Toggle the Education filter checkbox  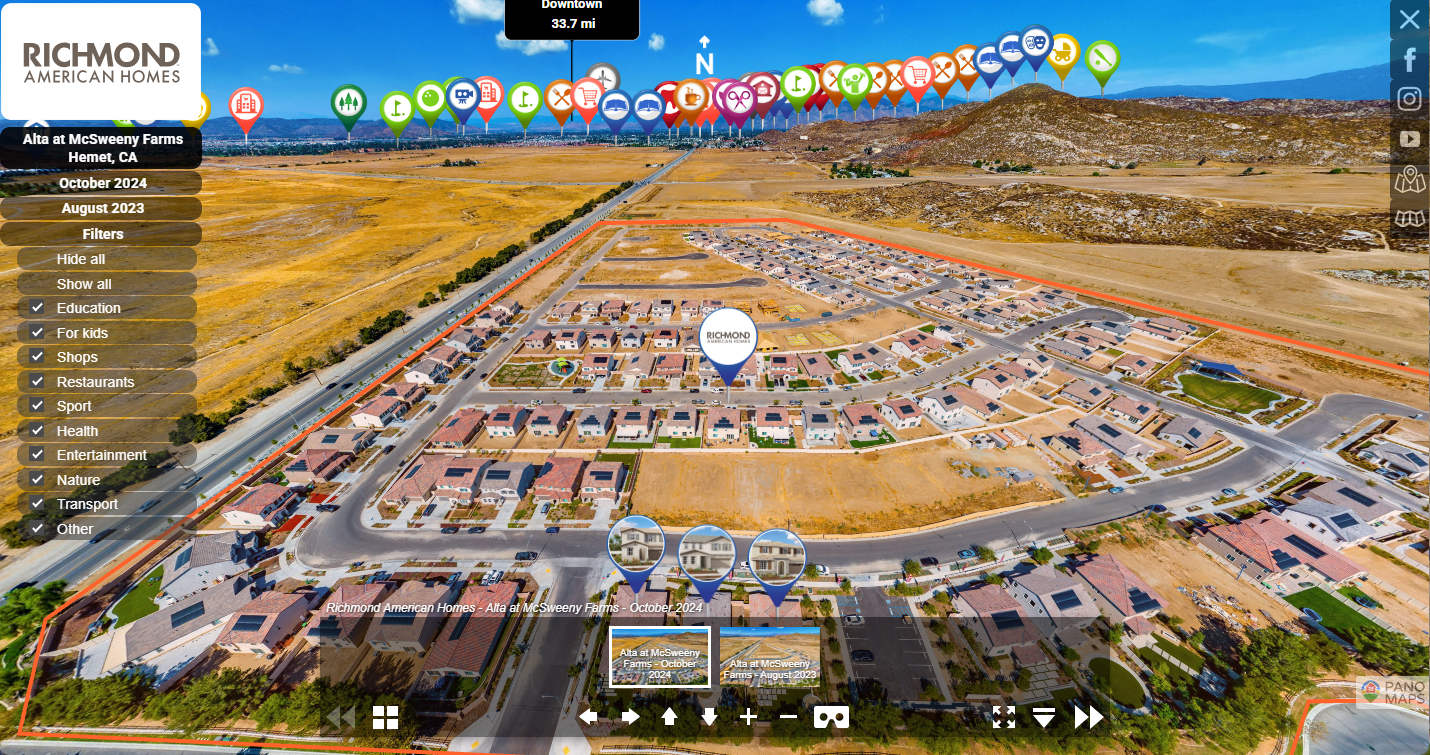[x=37, y=308]
